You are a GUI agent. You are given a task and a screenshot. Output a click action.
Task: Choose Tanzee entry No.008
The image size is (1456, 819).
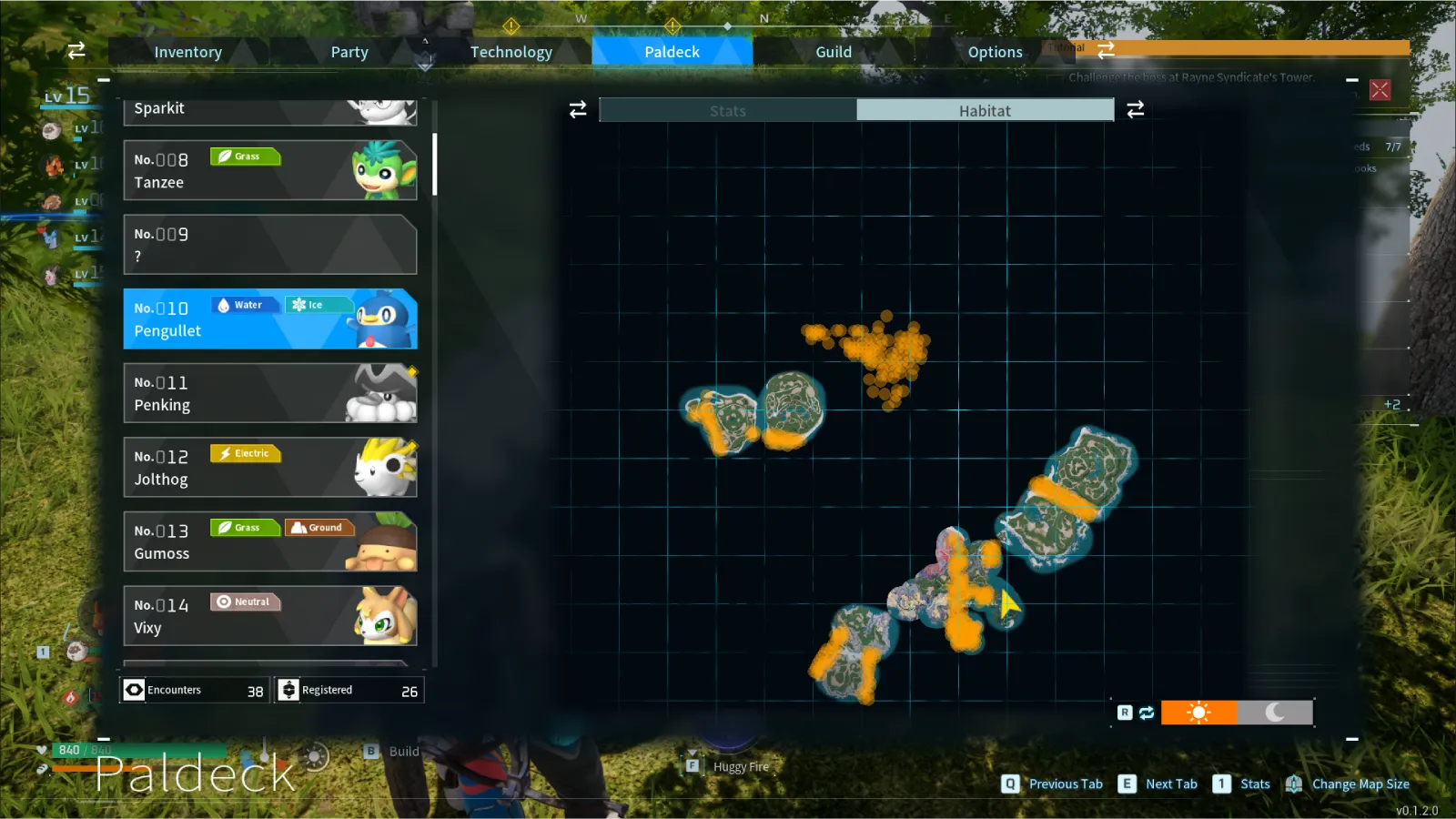pos(270,170)
